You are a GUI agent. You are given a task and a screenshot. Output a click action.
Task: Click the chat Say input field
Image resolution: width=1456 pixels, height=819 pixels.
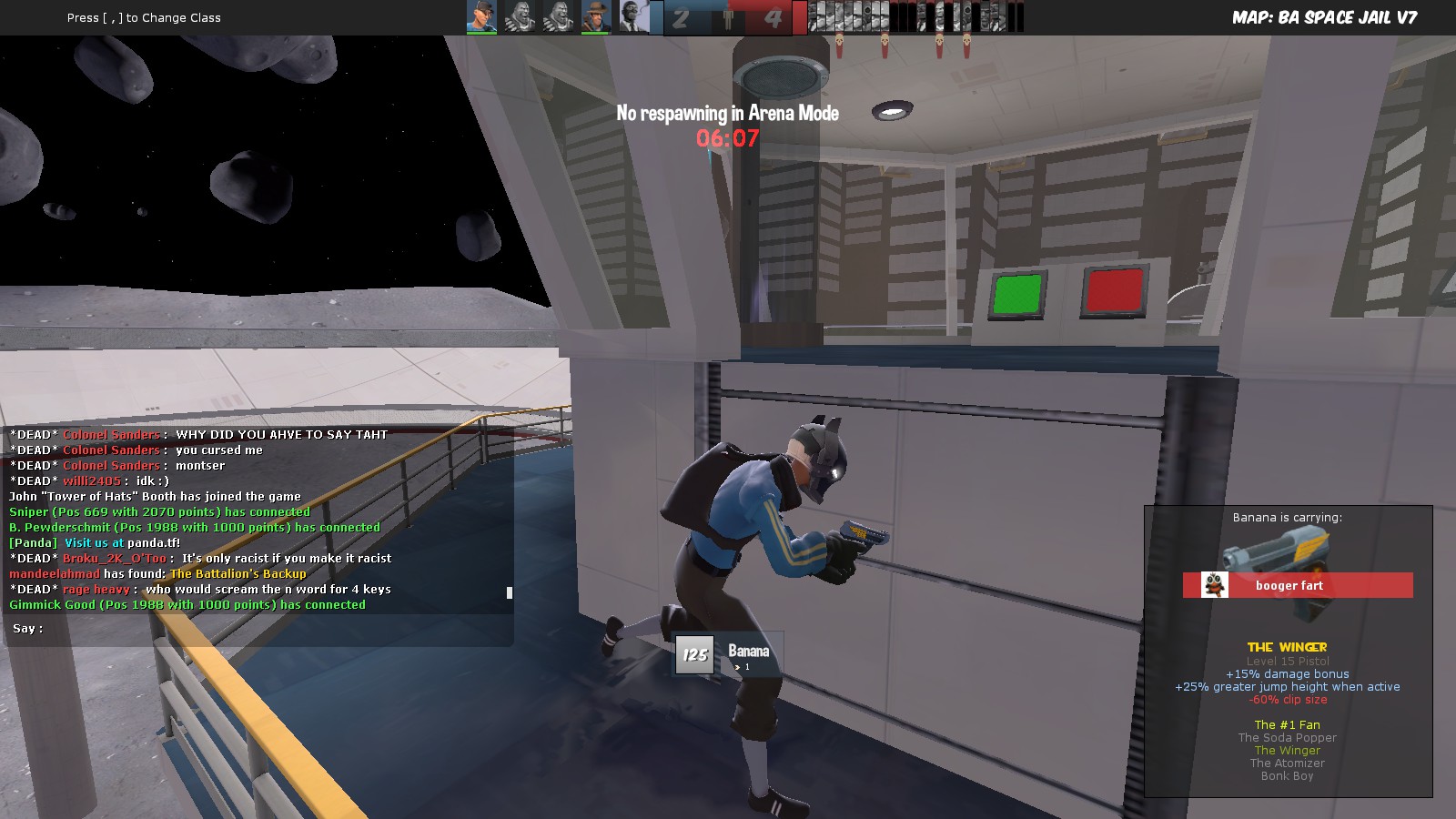(x=273, y=629)
